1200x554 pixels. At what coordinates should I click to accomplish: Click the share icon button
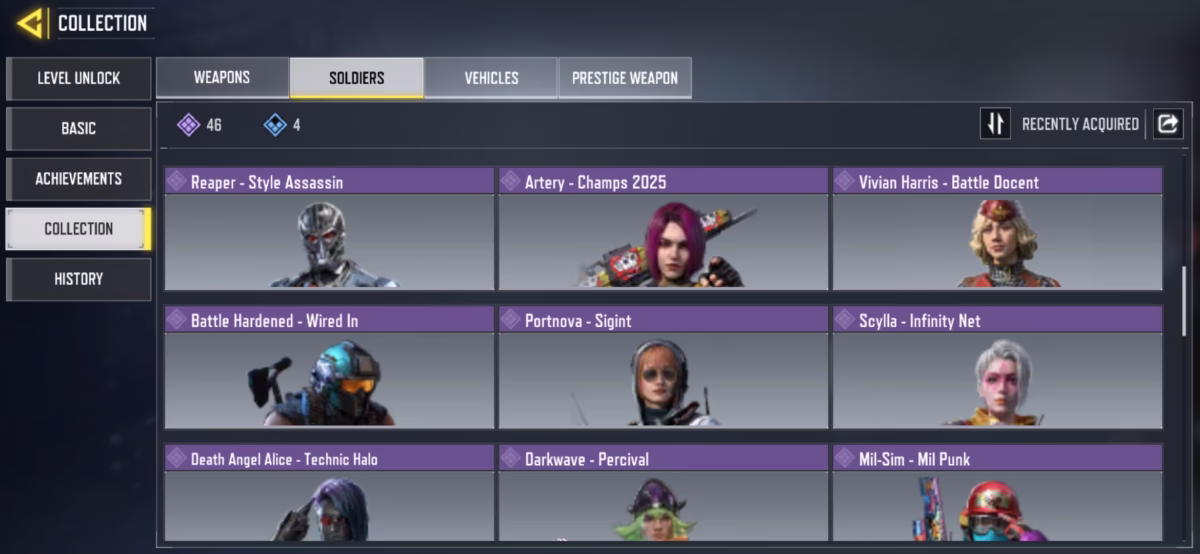1168,124
